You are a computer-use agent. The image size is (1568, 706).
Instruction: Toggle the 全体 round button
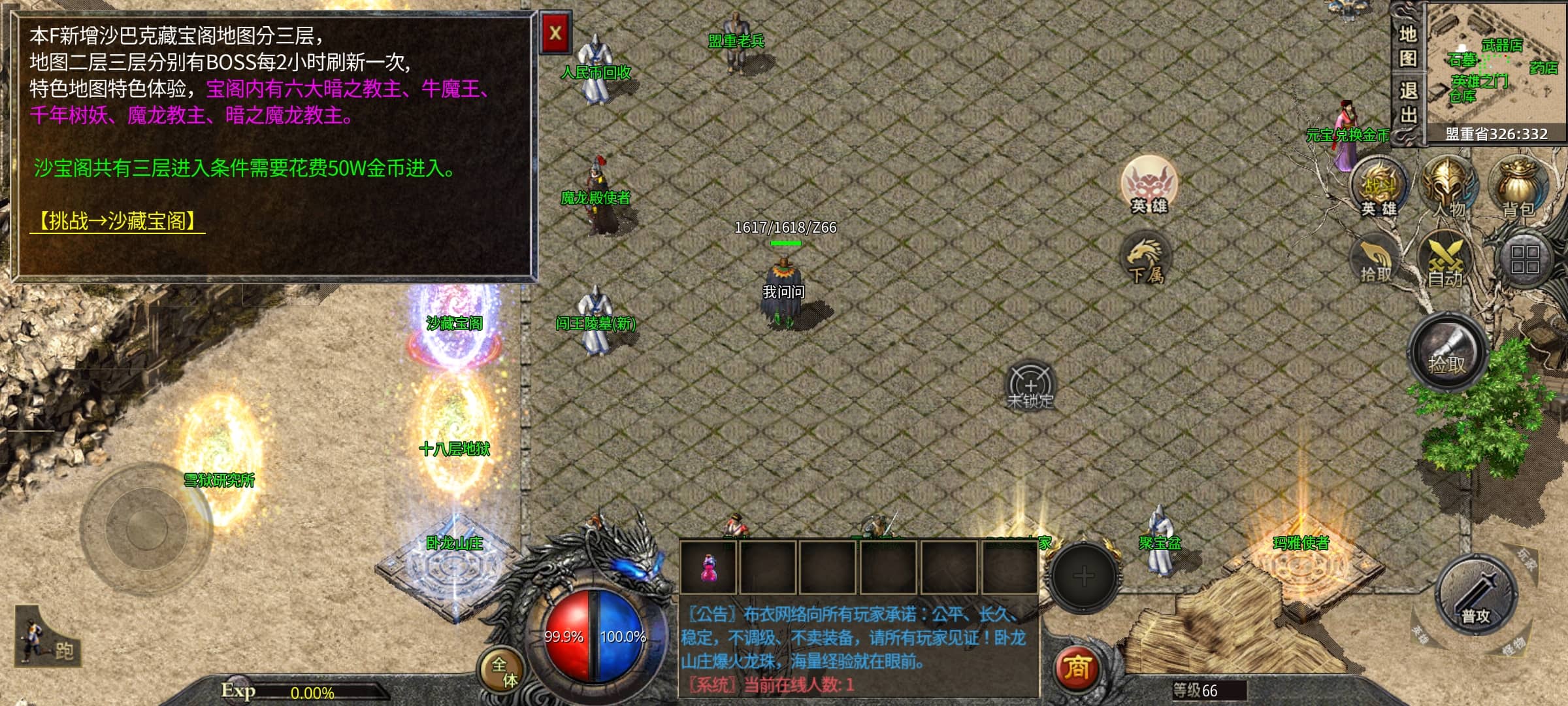pyautogui.click(x=504, y=672)
